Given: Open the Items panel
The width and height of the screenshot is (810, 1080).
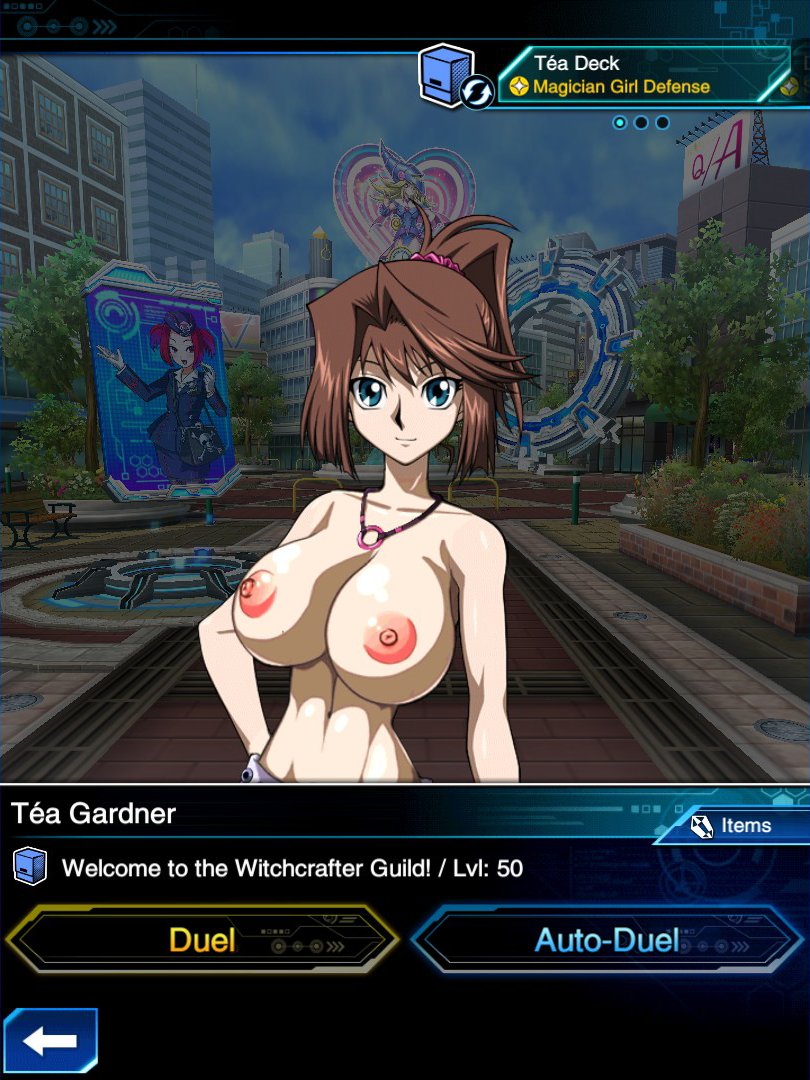Looking at the screenshot, I should click(x=733, y=825).
